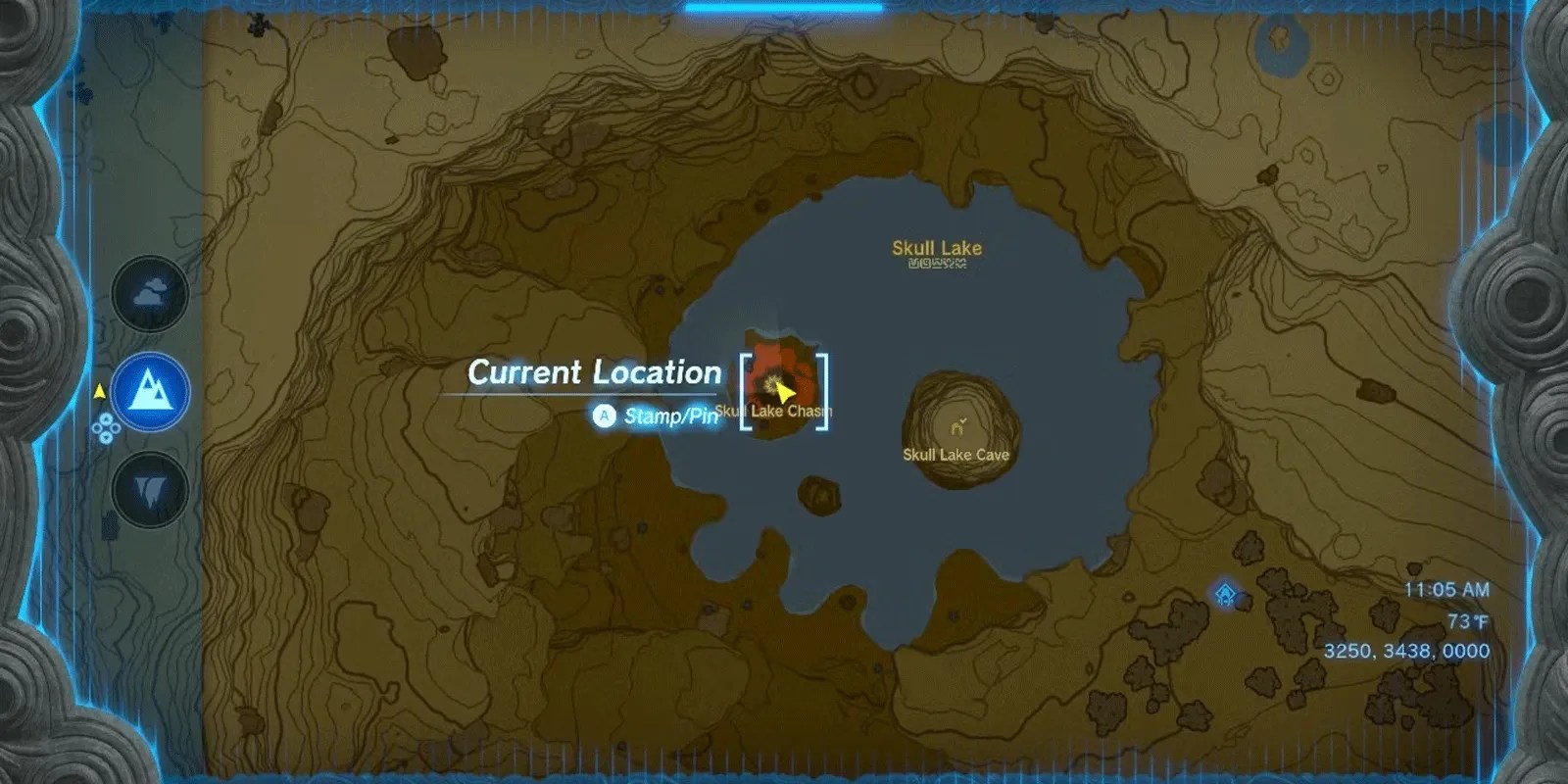Screen dimensions: 1568x784
Task: Open the Skull Lake Cave location label
Action: point(956,455)
